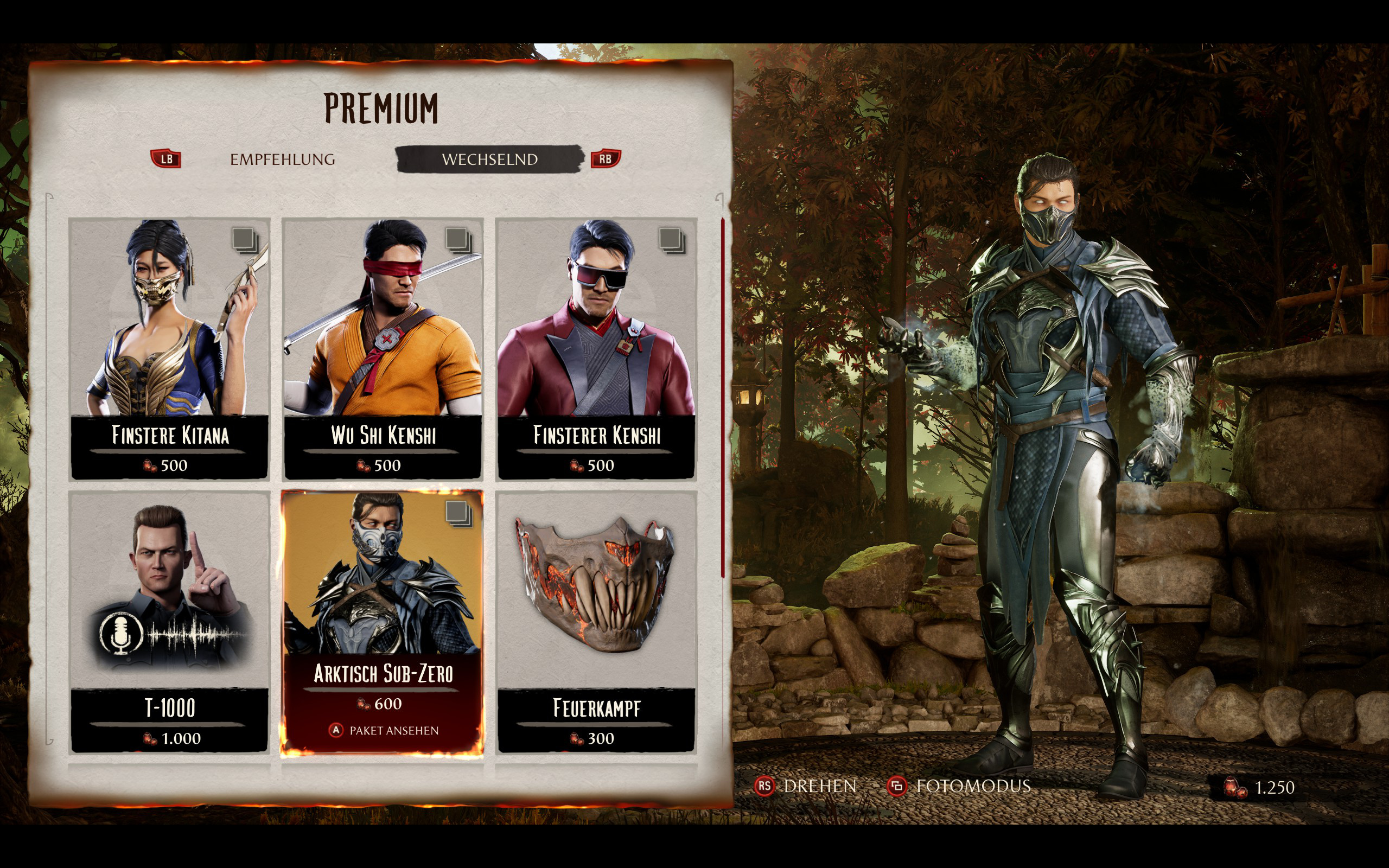The image size is (1389, 868).
Task: Pick the T-1000 announcer voice item
Action: pos(169,621)
